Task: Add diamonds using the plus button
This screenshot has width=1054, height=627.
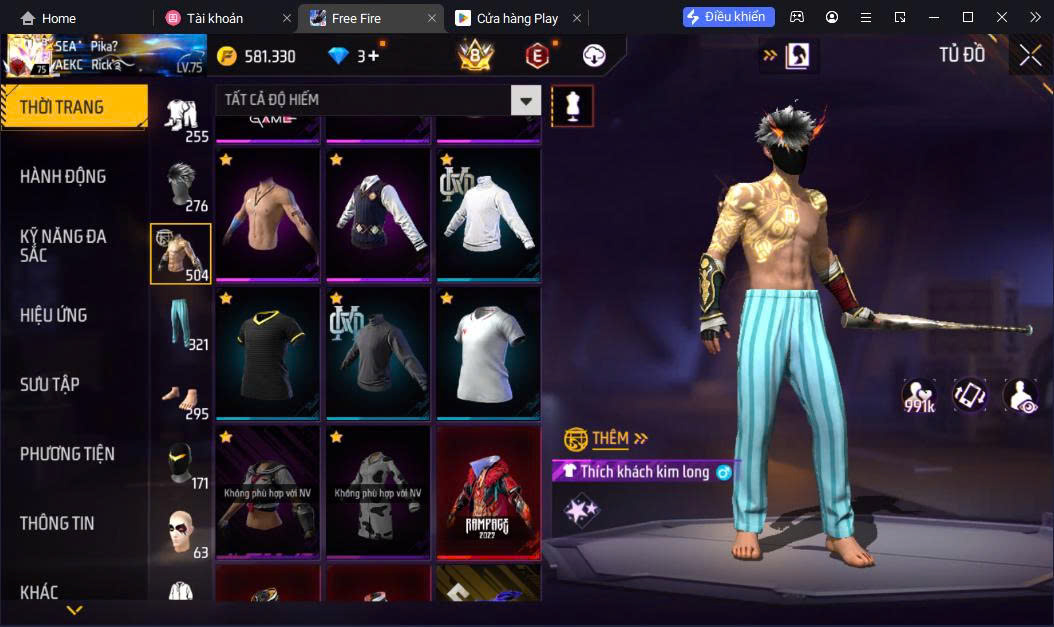Action: pyautogui.click(x=373, y=56)
